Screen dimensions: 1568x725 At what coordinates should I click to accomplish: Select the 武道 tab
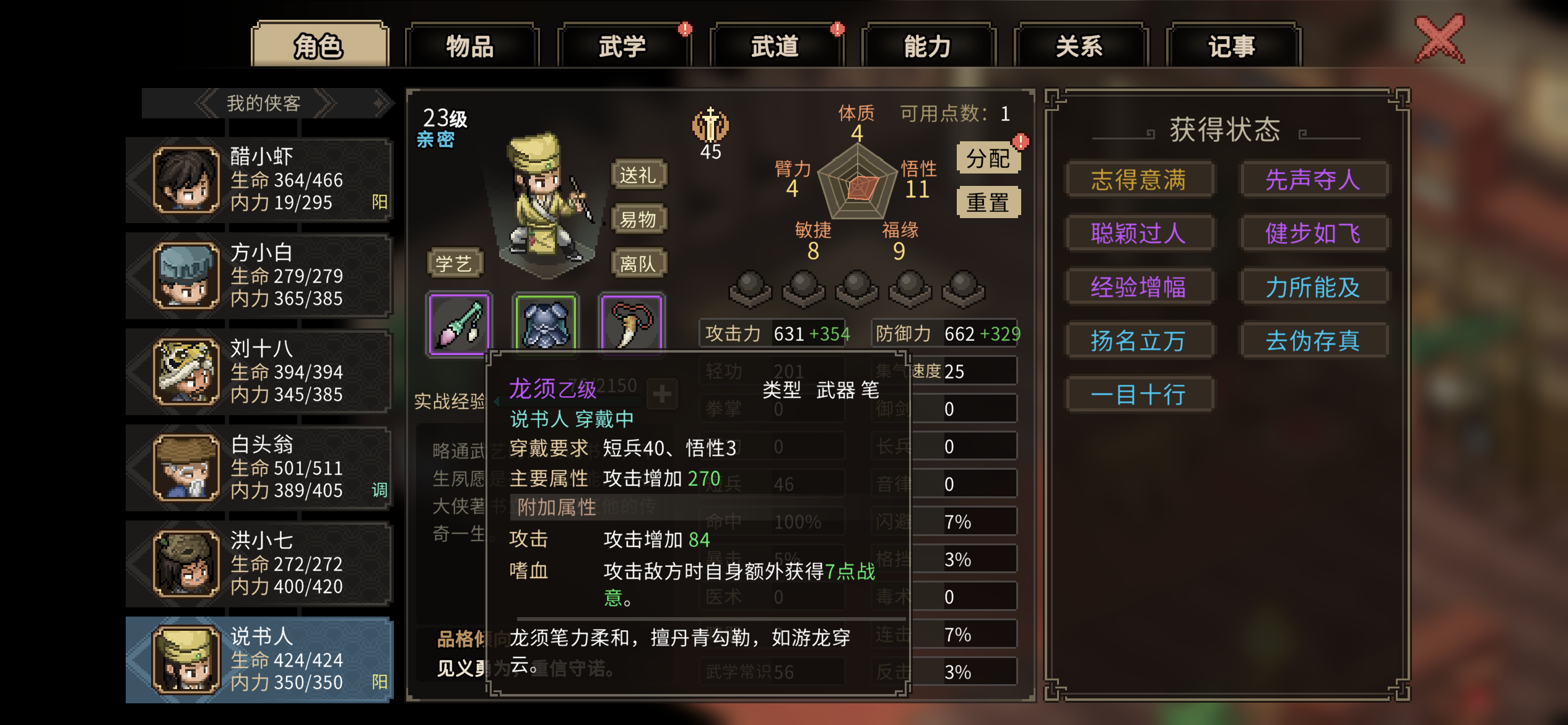pos(775,46)
